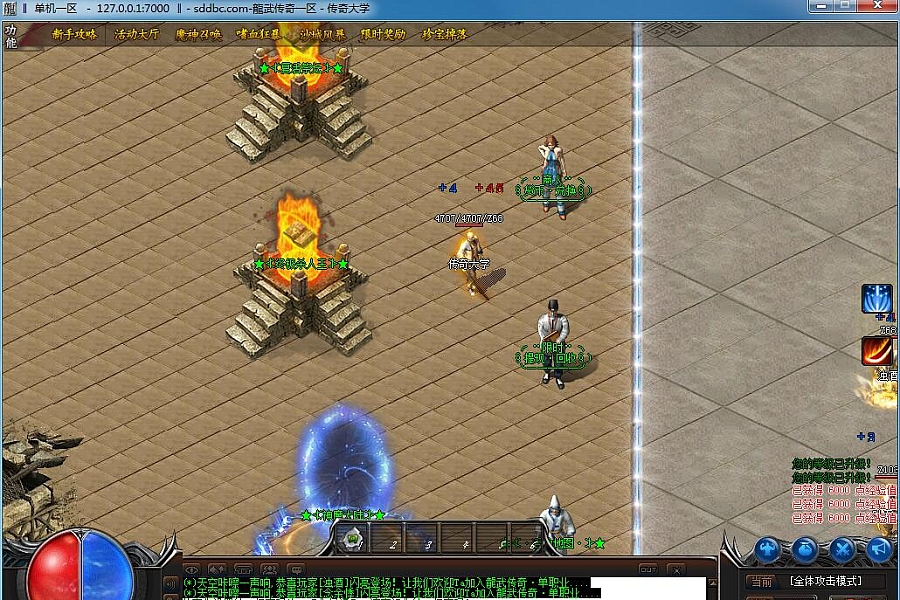The width and height of the screenshot is (900, 600).
Task: Activate the red flame slash skill icon
Action: (877, 351)
